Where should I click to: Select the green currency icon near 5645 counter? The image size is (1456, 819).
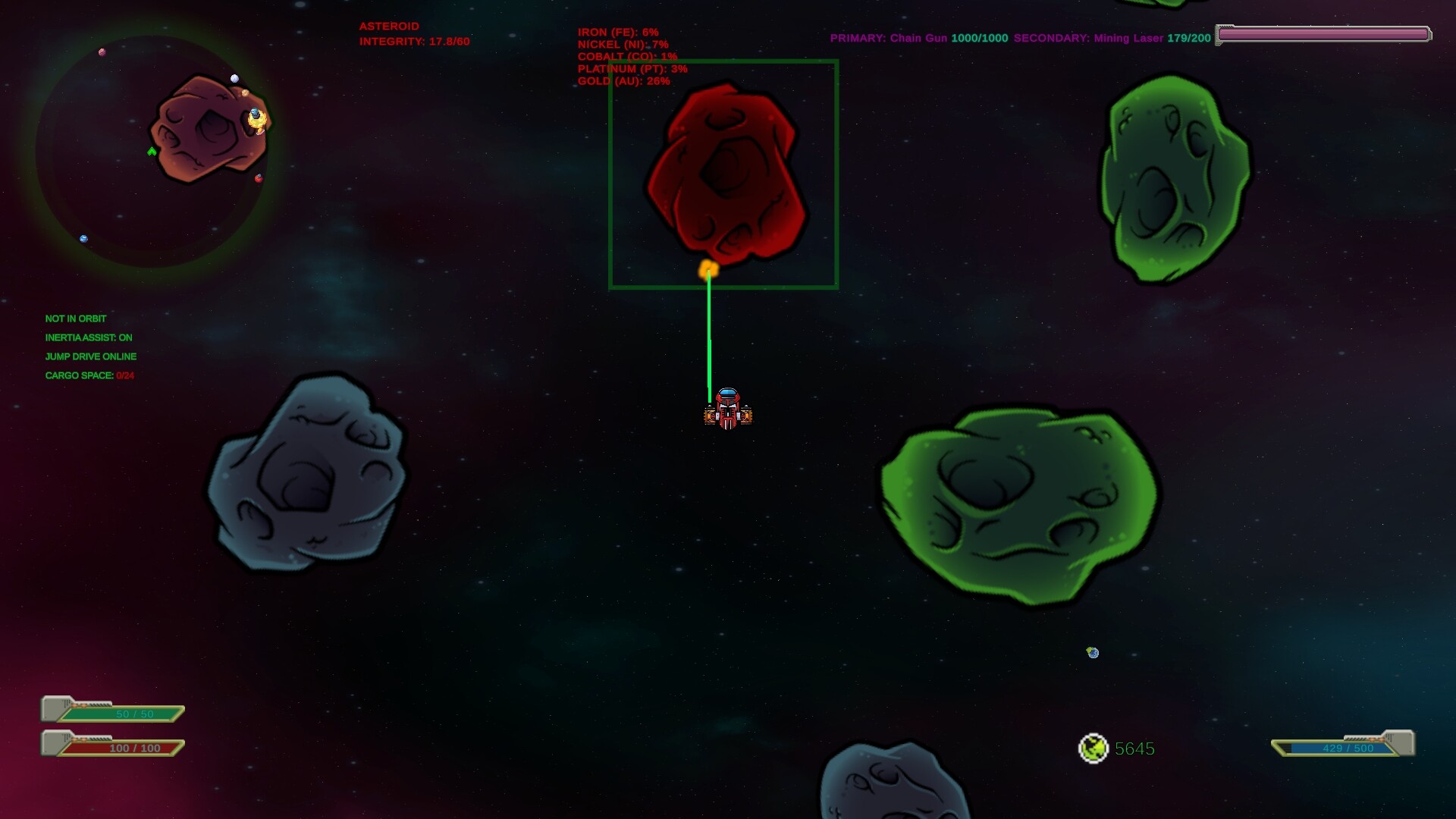tap(1094, 749)
